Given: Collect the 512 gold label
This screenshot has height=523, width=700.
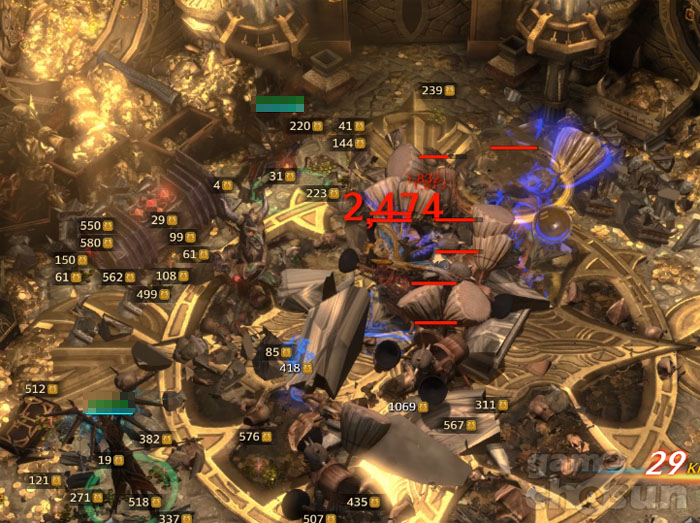Looking at the screenshot, I should click(42, 389).
